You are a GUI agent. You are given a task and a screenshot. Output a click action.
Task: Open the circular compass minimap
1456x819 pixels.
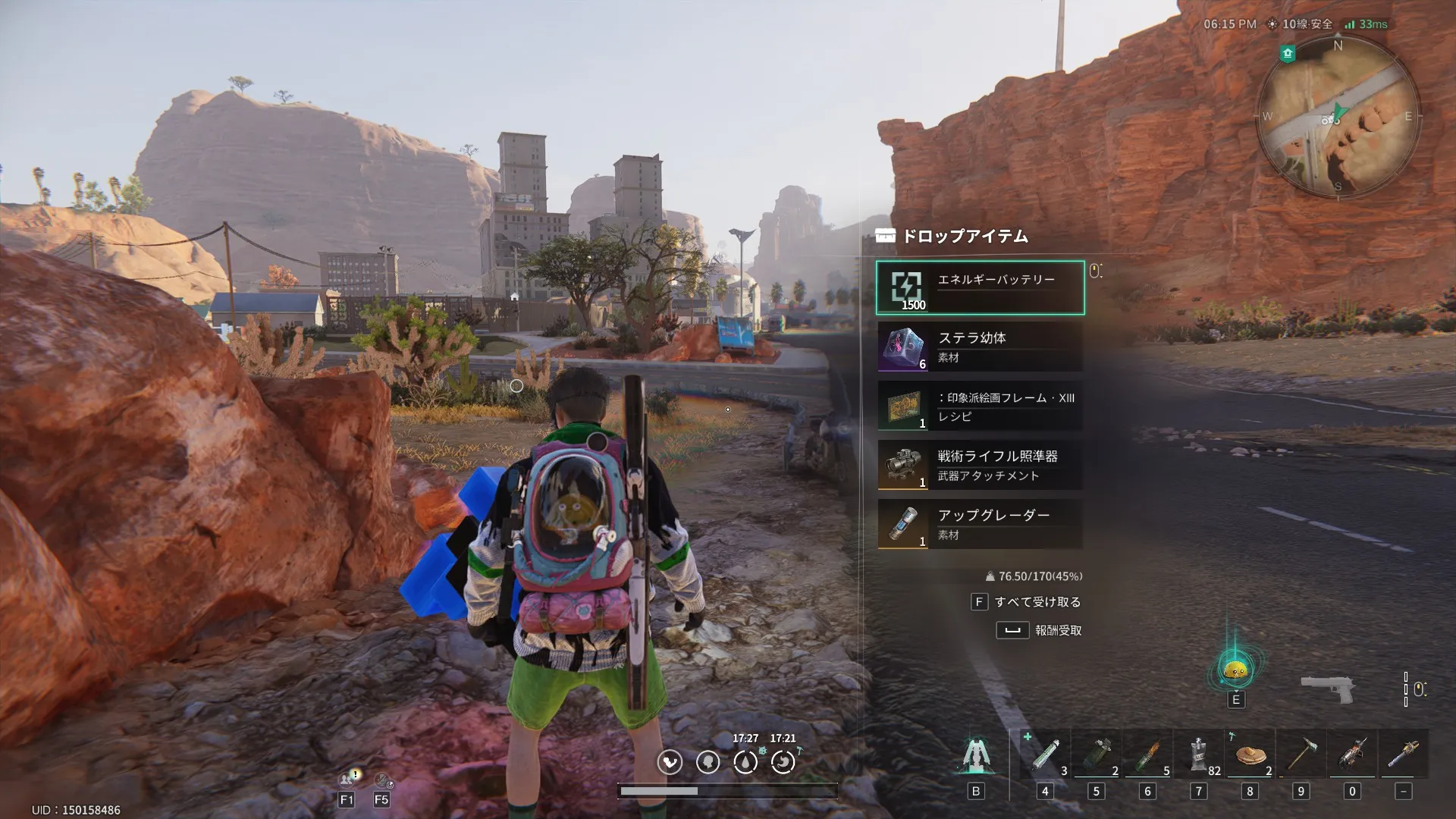click(1338, 116)
